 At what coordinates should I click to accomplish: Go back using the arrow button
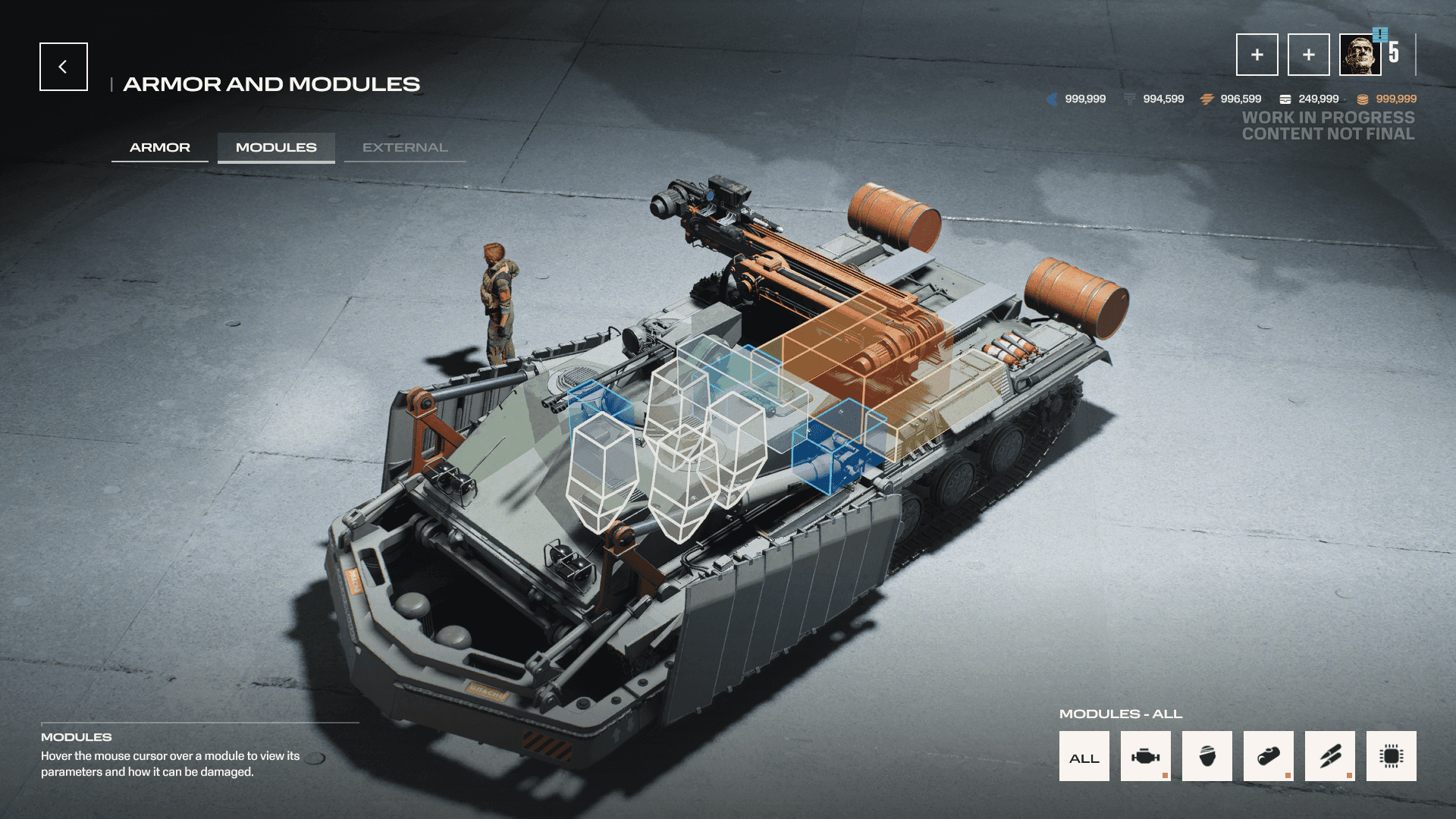coord(64,67)
